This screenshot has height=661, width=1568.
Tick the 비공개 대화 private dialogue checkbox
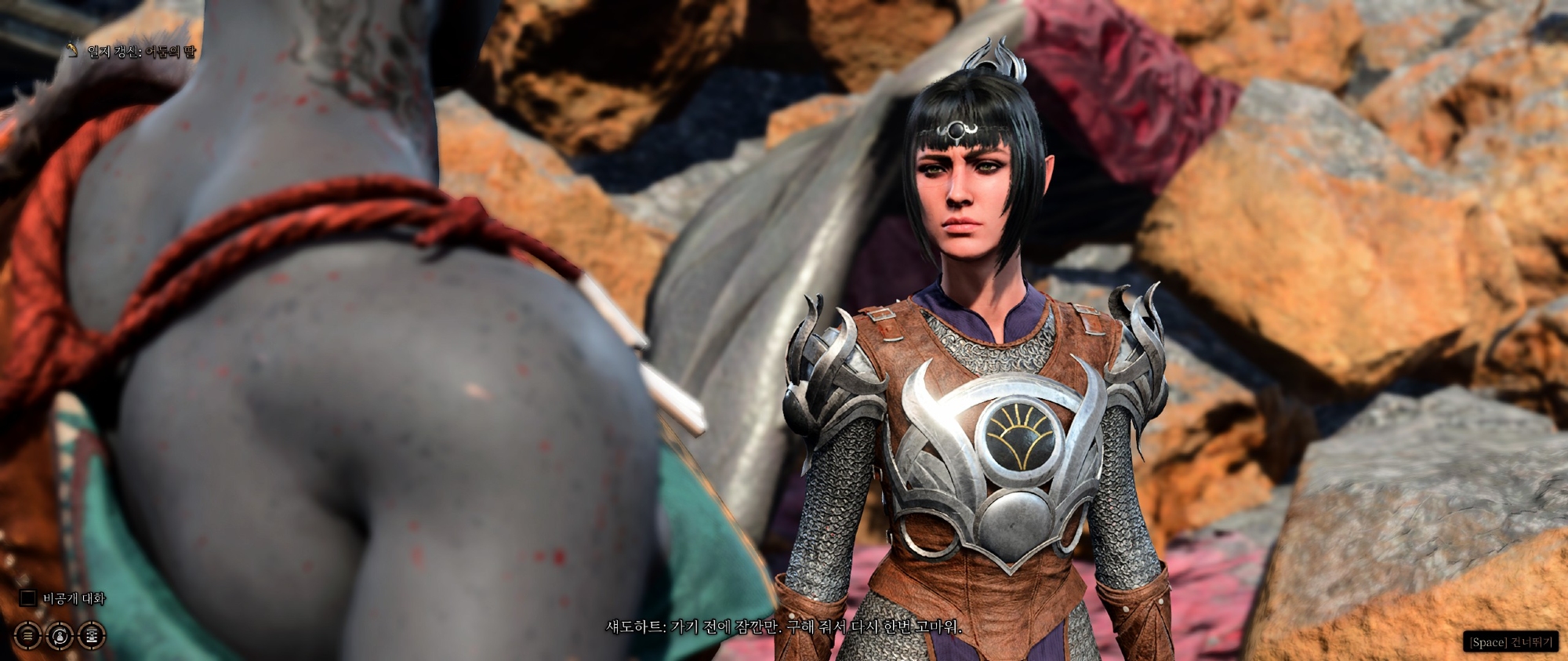[28, 598]
